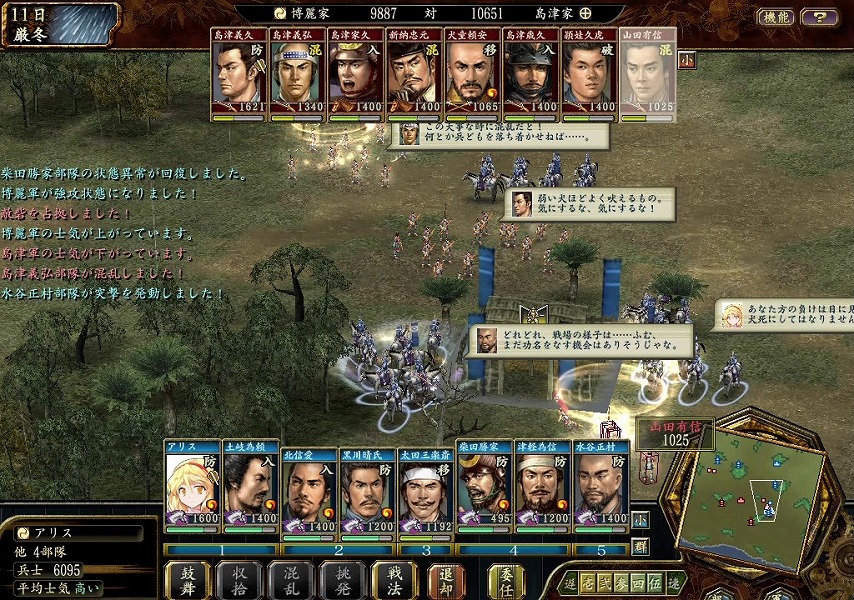
Task: Select enemy commander 島津義久 portrait
Action: 239,75
